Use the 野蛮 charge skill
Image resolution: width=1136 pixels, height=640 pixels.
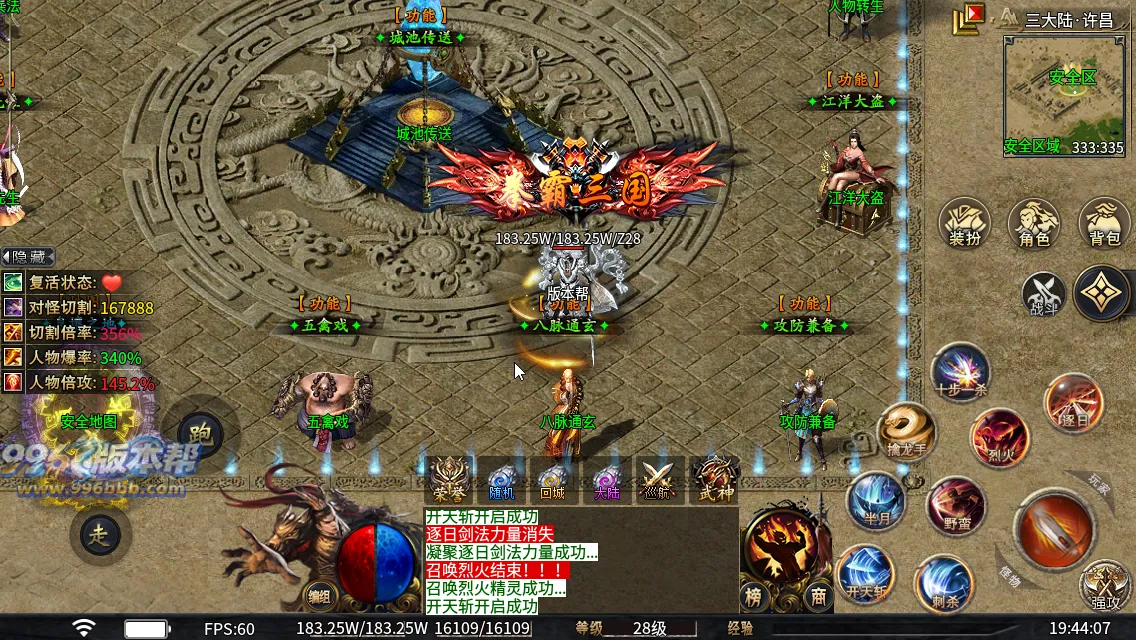point(956,505)
